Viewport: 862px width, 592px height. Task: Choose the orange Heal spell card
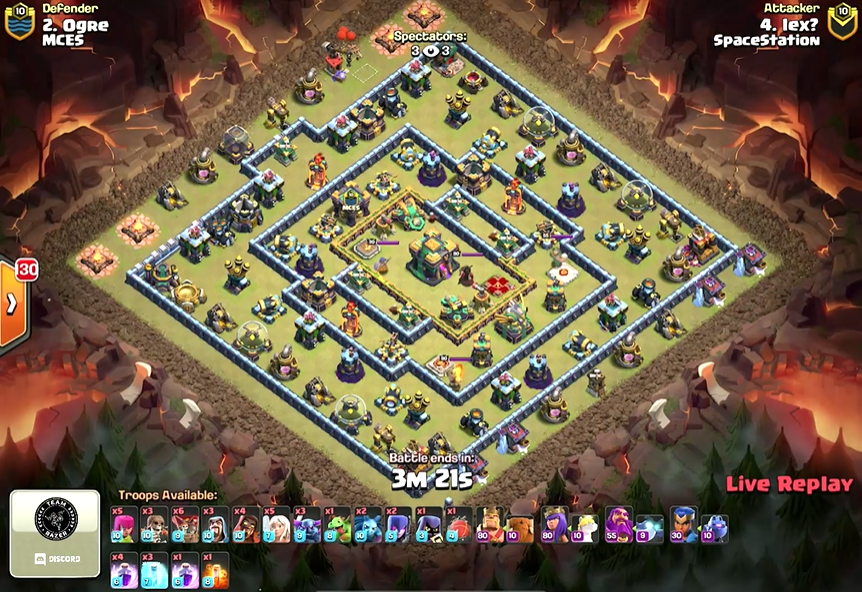(x=215, y=571)
